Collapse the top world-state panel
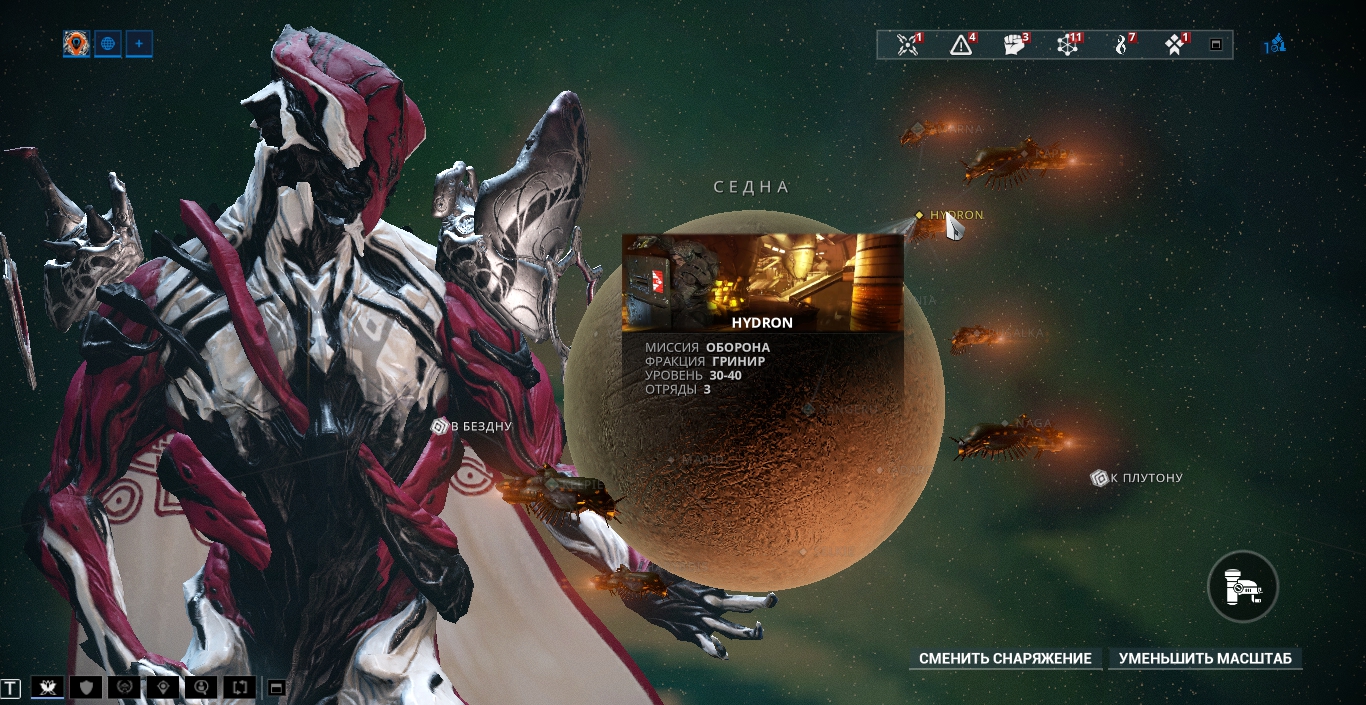This screenshot has width=1366, height=705. point(1216,45)
